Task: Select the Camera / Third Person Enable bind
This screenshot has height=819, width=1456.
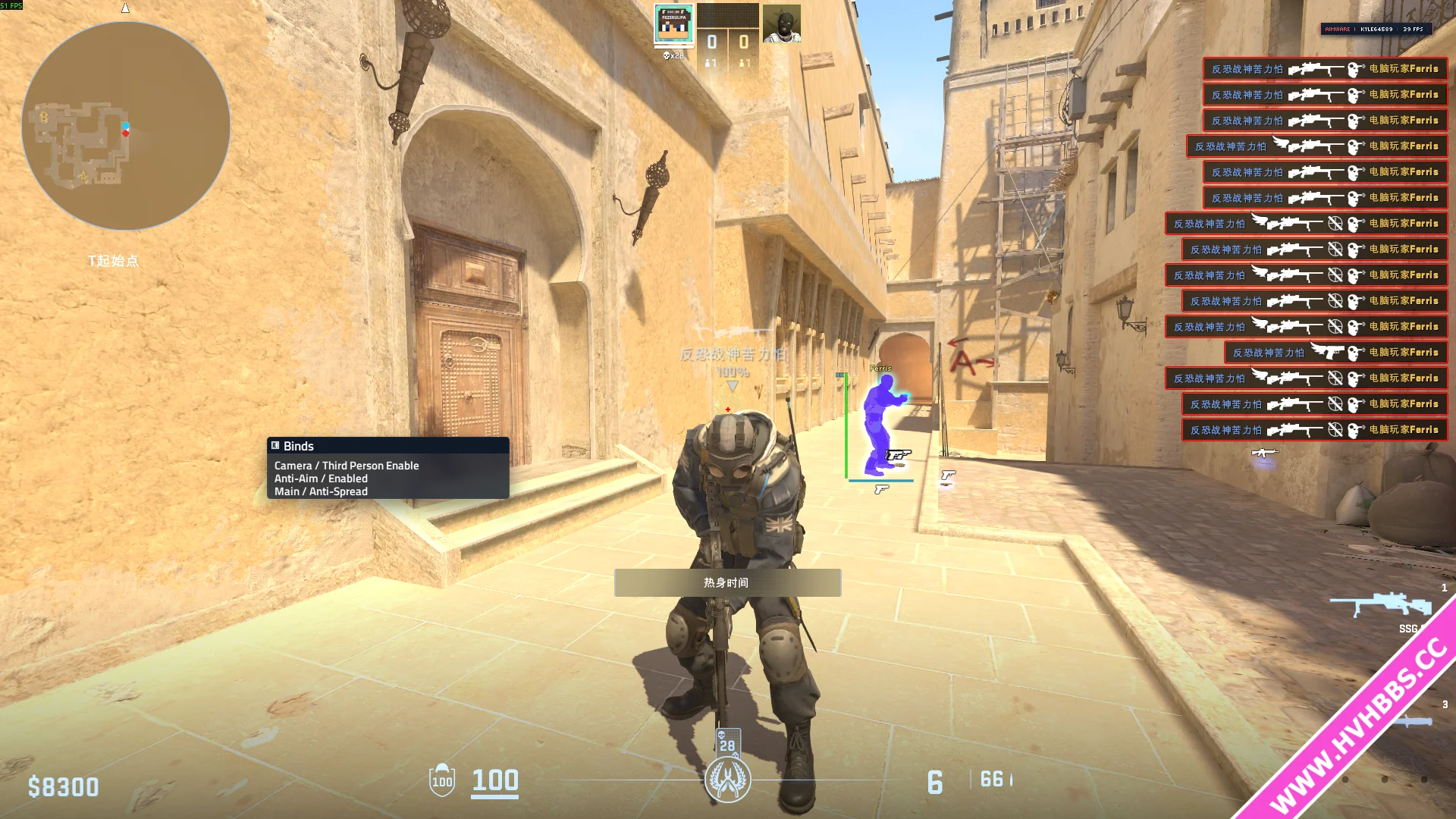Action: click(x=347, y=466)
